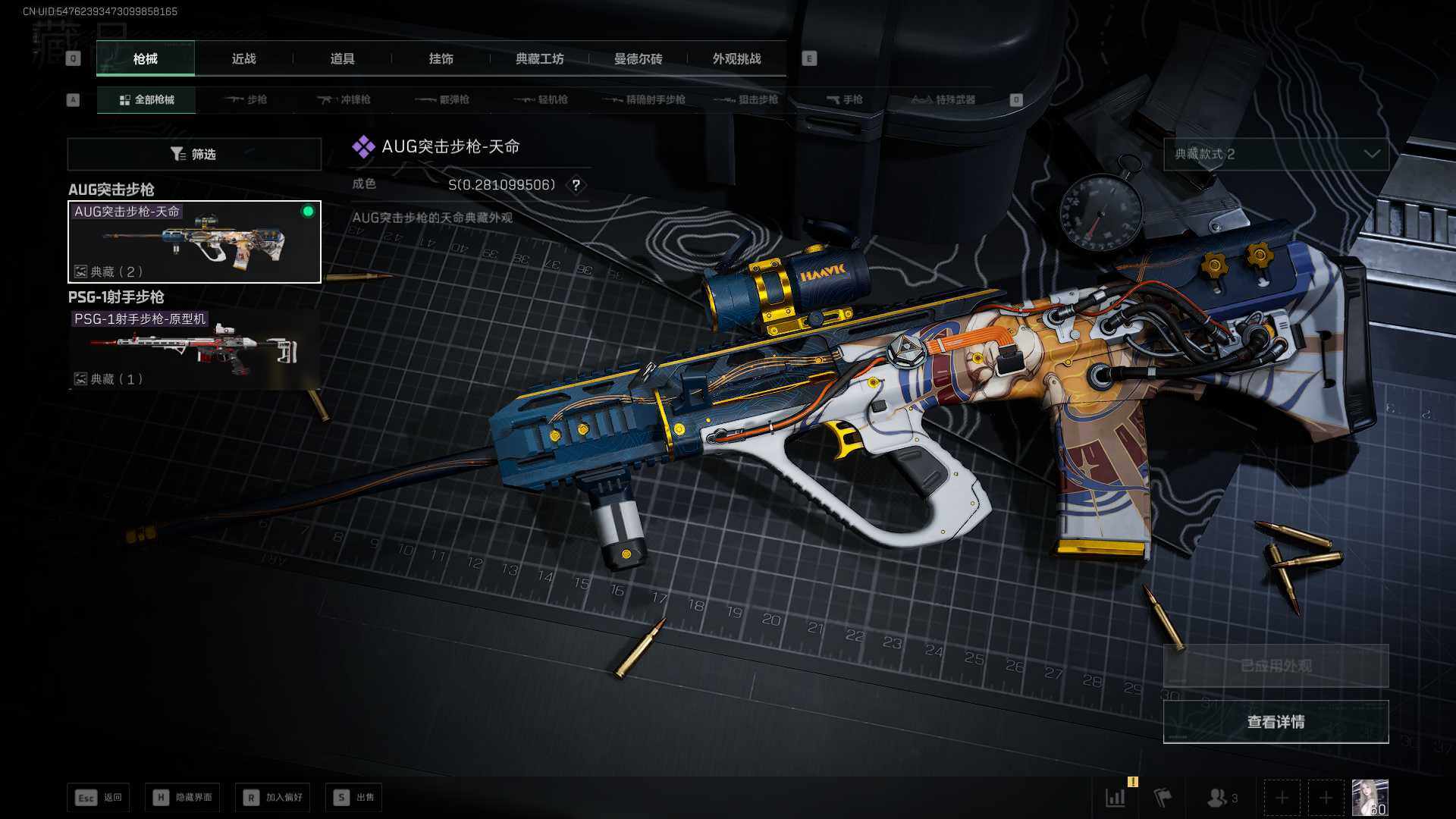This screenshot has height=819, width=1456.
Task: Open the 曼德尔砖 tab
Action: coord(638,58)
